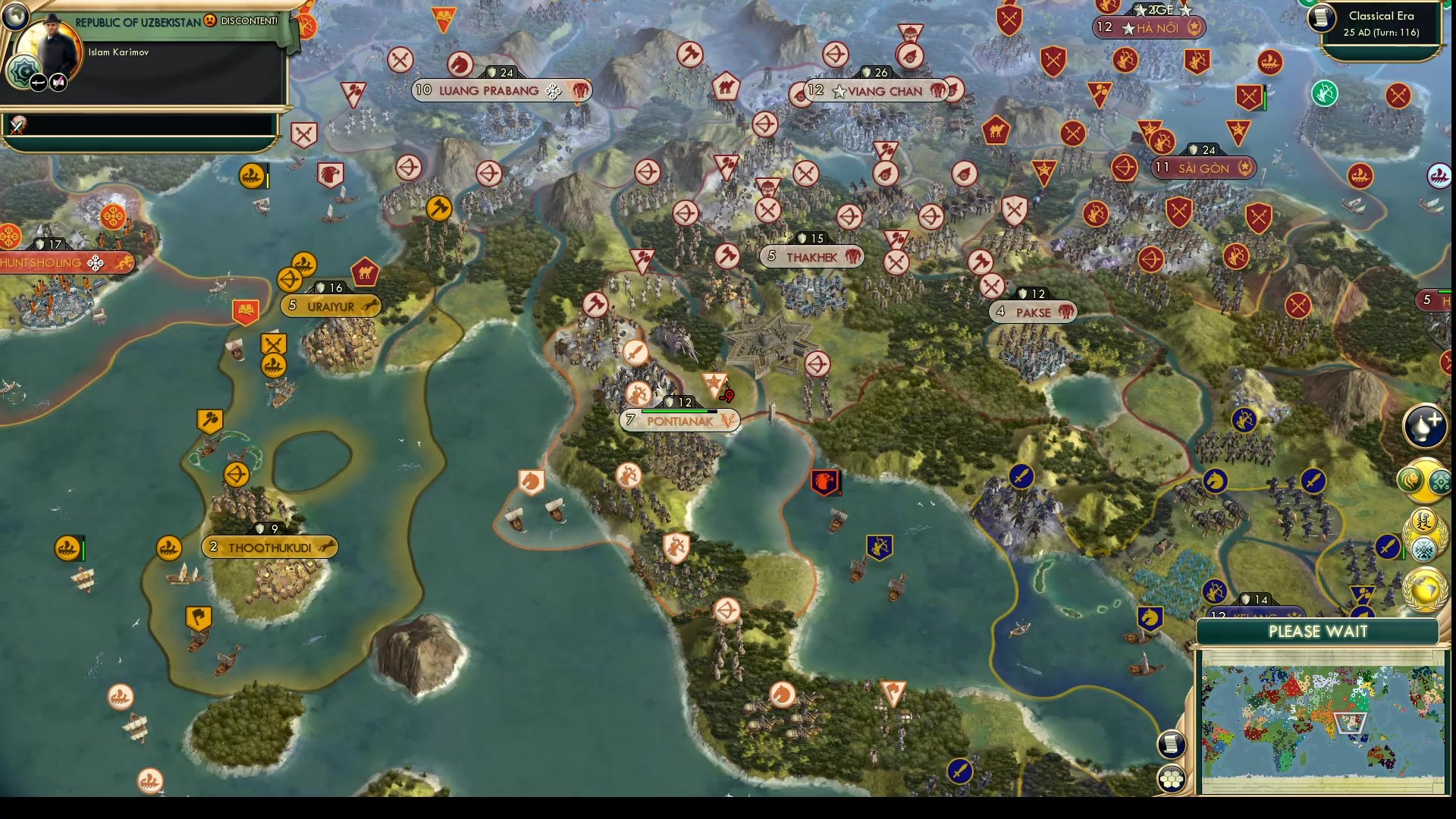The image size is (1456, 819).
Task: Expand the Pontianak city banner
Action: click(x=681, y=420)
